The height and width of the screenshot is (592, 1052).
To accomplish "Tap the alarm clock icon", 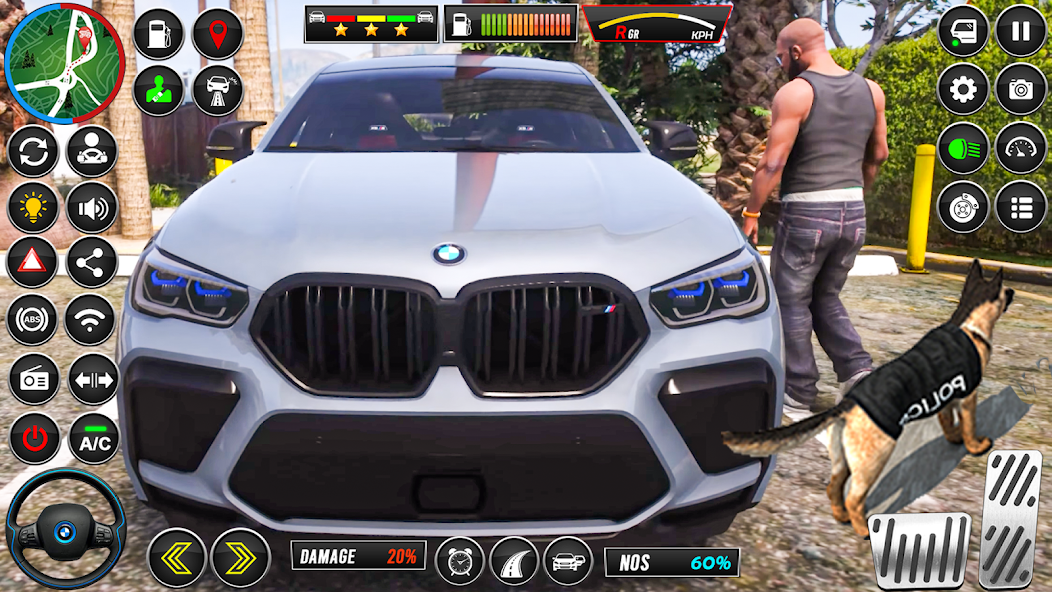I will pyautogui.click(x=460, y=560).
